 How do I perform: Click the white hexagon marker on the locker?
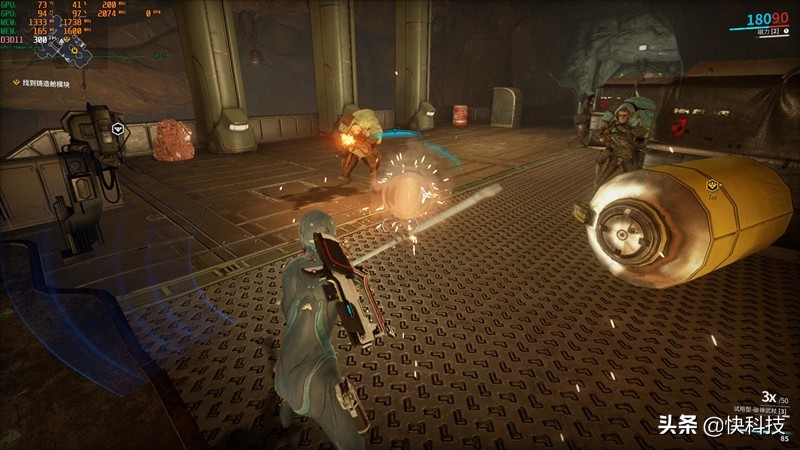tap(118, 128)
